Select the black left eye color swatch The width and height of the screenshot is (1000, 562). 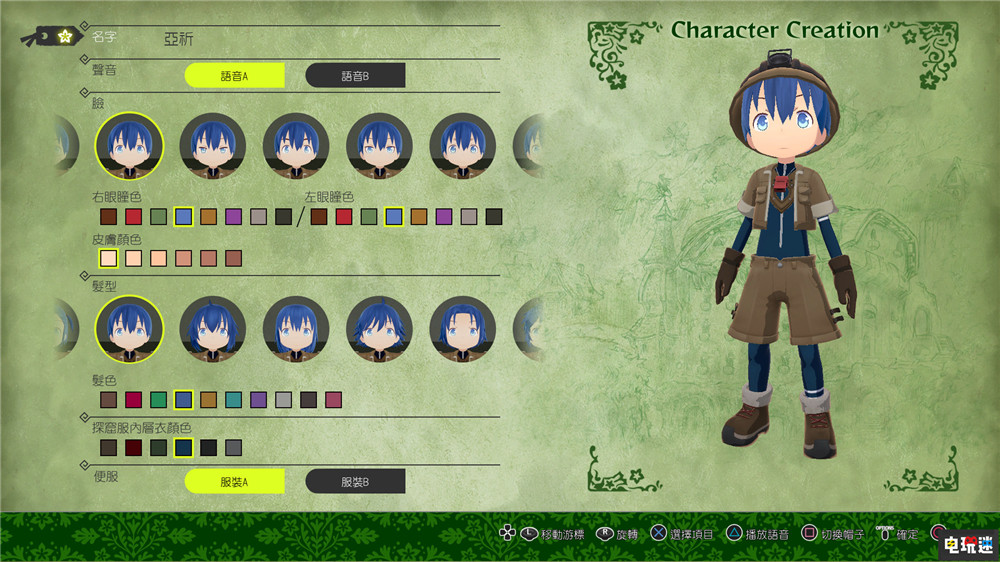(494, 216)
